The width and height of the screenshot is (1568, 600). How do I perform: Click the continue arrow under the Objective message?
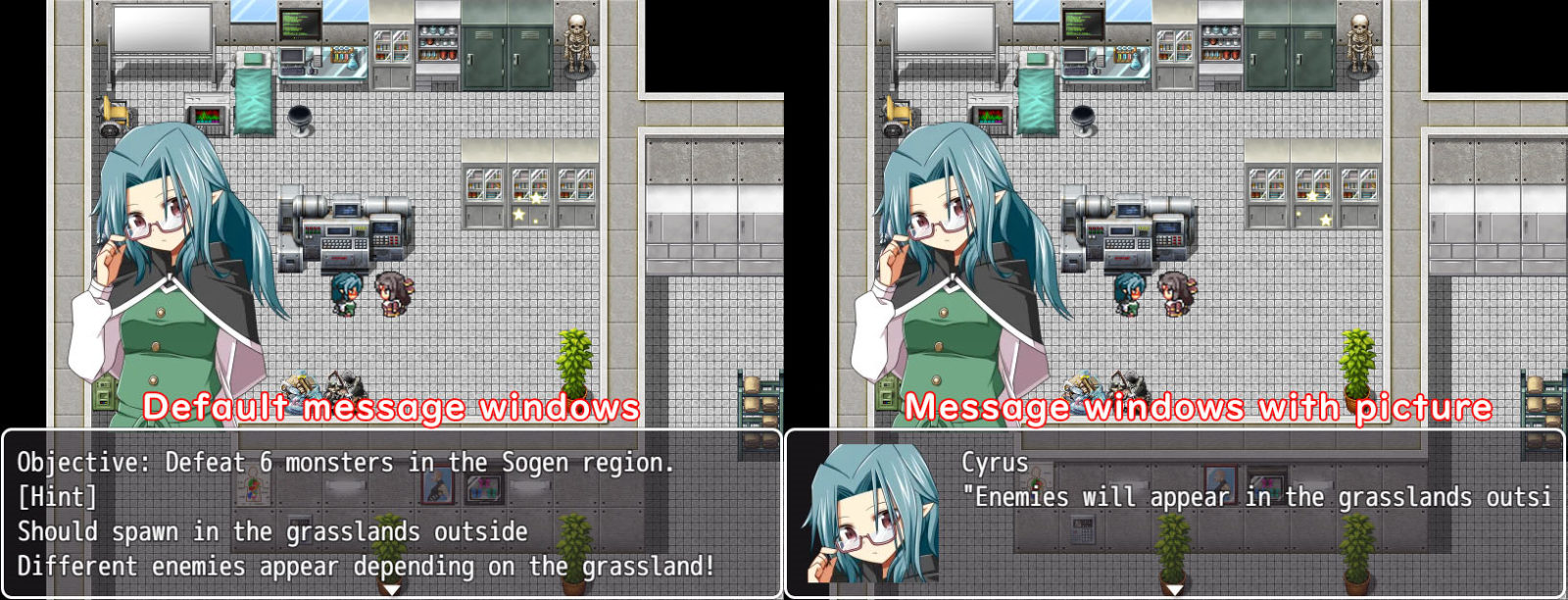click(391, 589)
